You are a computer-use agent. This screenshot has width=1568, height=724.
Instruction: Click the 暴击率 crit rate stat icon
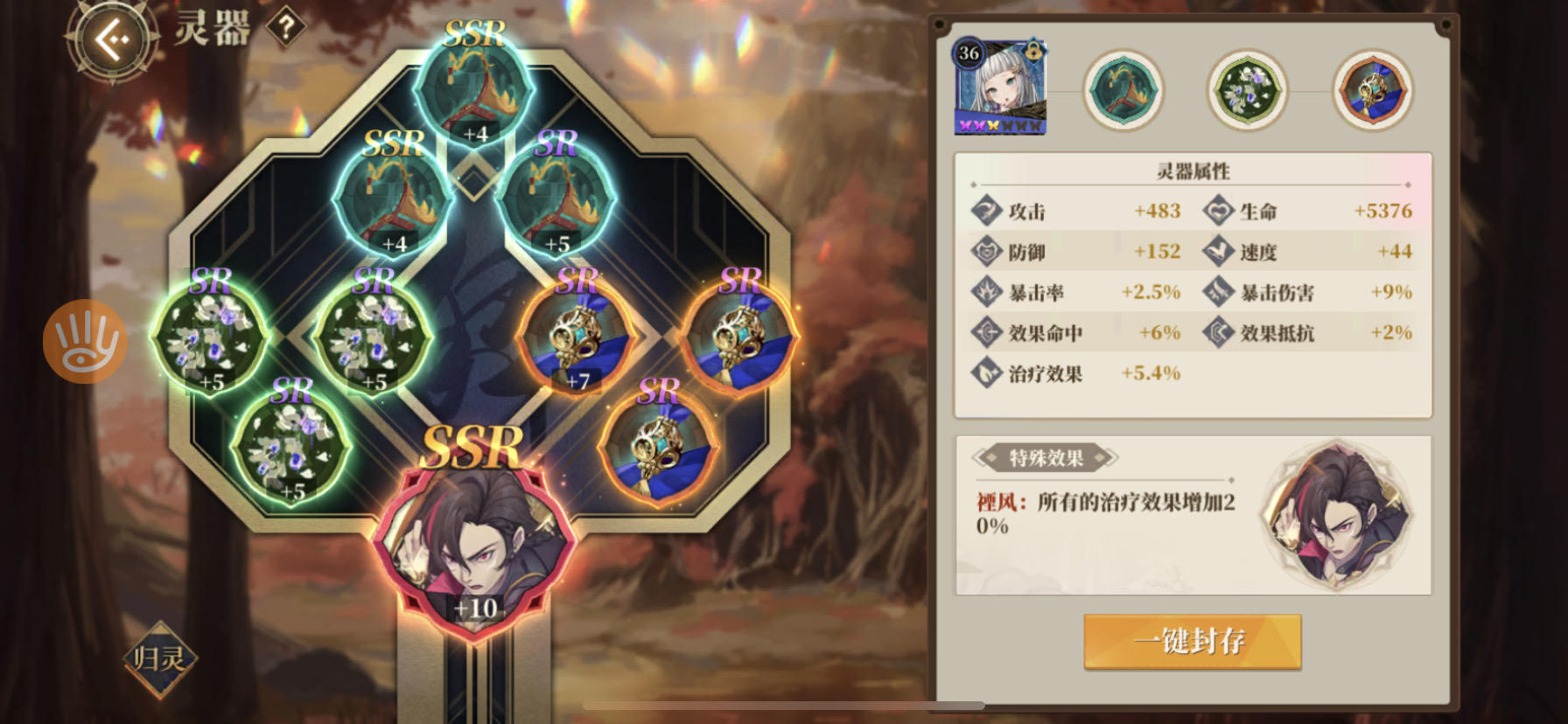(x=990, y=293)
